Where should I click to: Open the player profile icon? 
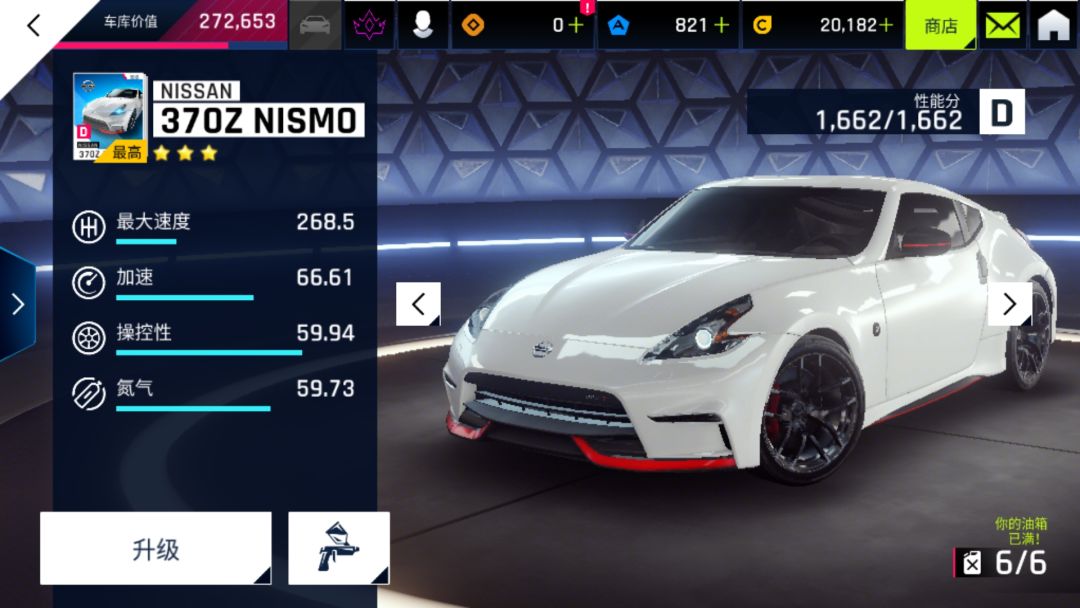point(423,25)
